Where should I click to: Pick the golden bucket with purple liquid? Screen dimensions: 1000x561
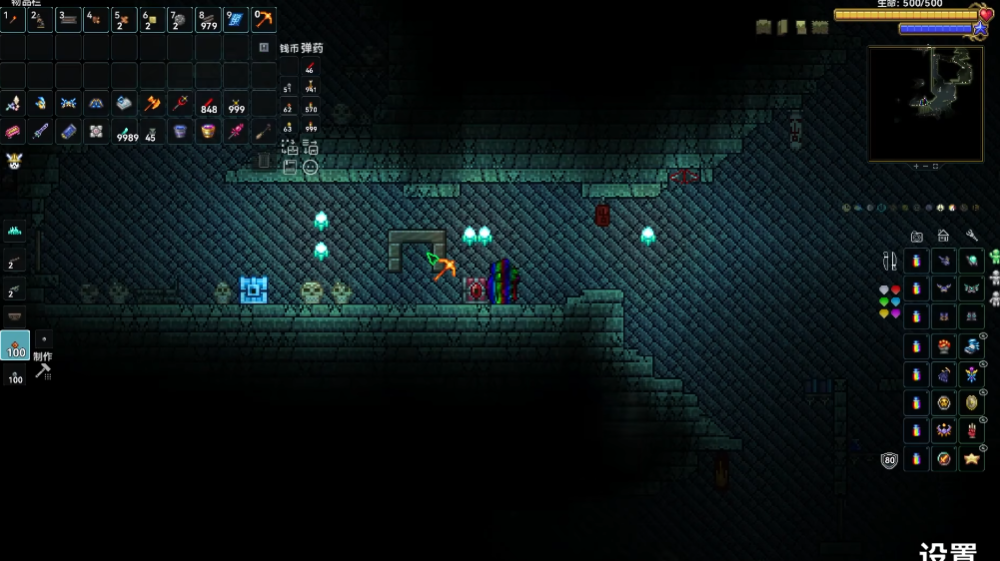(x=208, y=131)
